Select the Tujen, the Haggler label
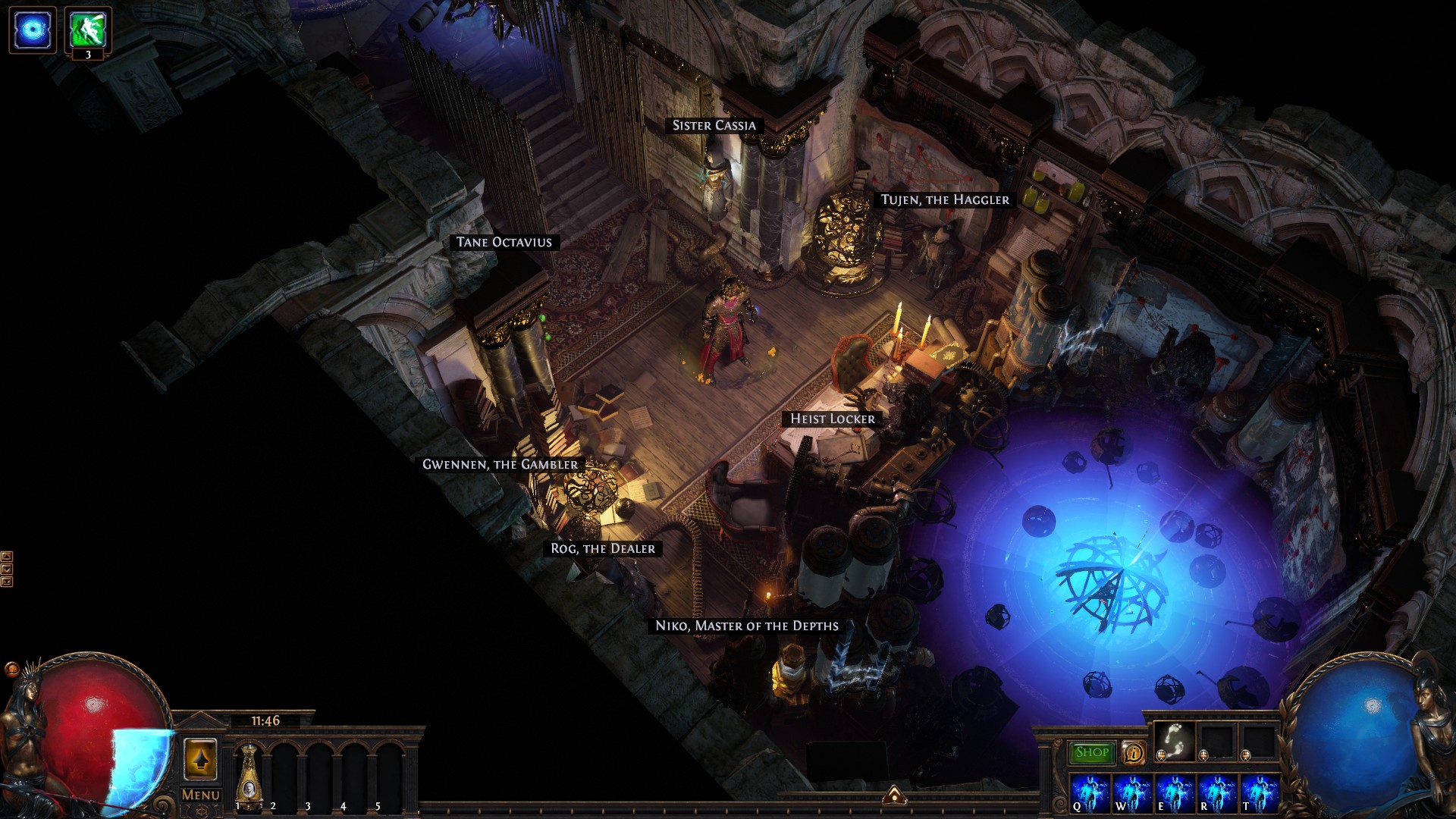 945,199
